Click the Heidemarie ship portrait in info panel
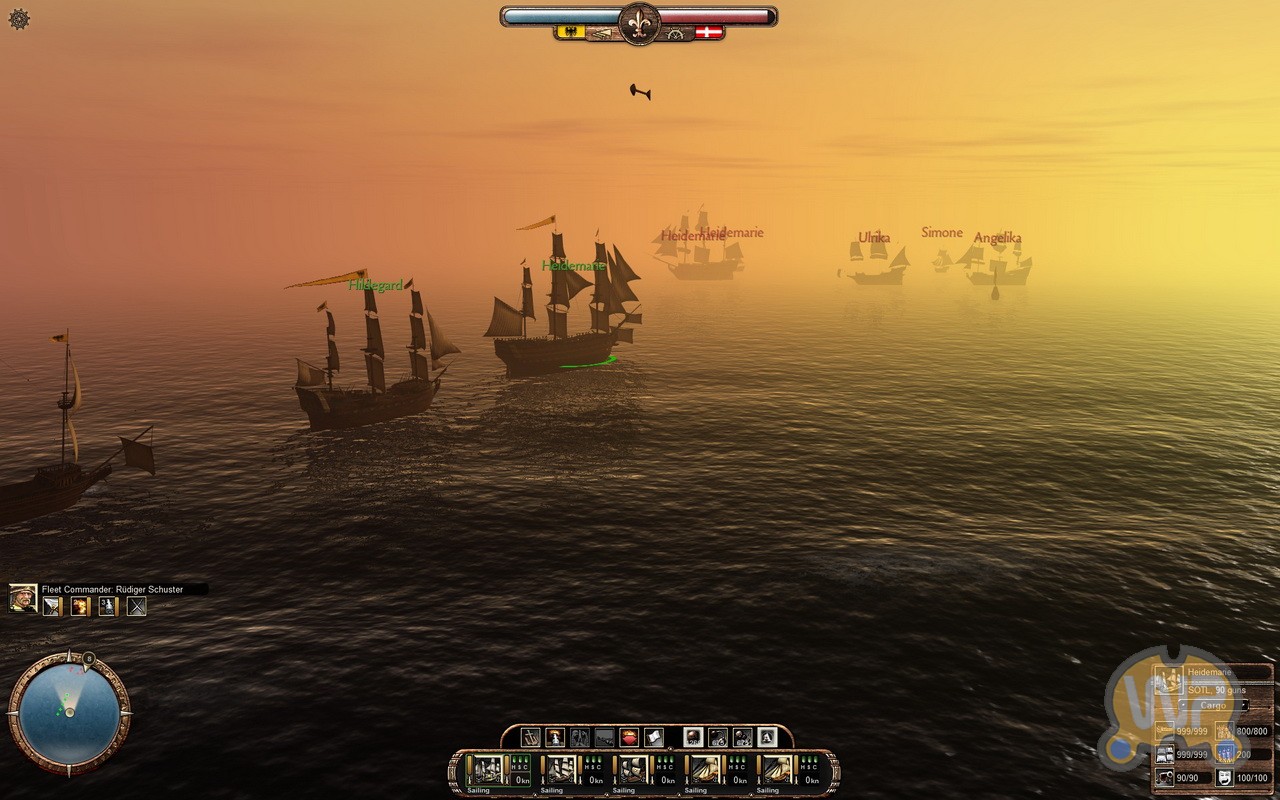1280x800 pixels. (1167, 680)
